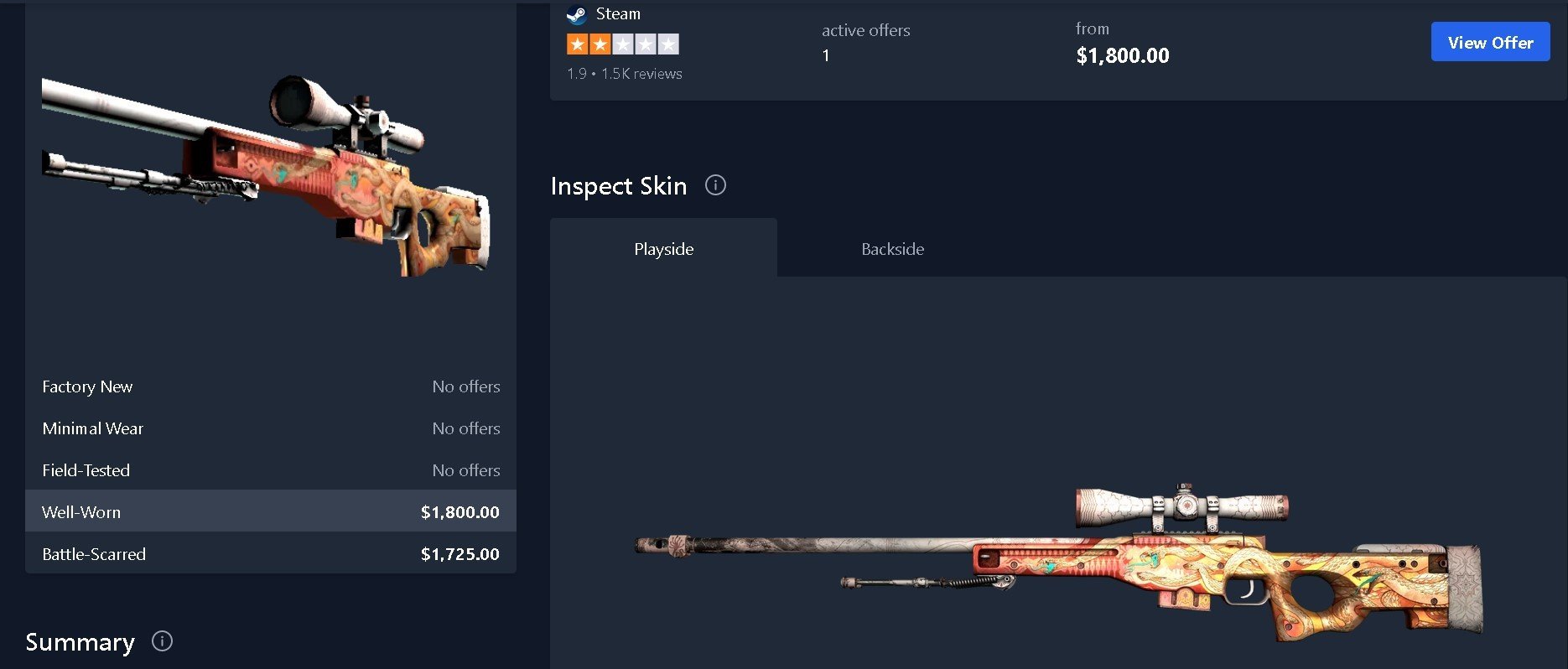Viewport: 1568px width, 669px height.
Task: Click the $1,800.00 from price
Action: [1122, 55]
